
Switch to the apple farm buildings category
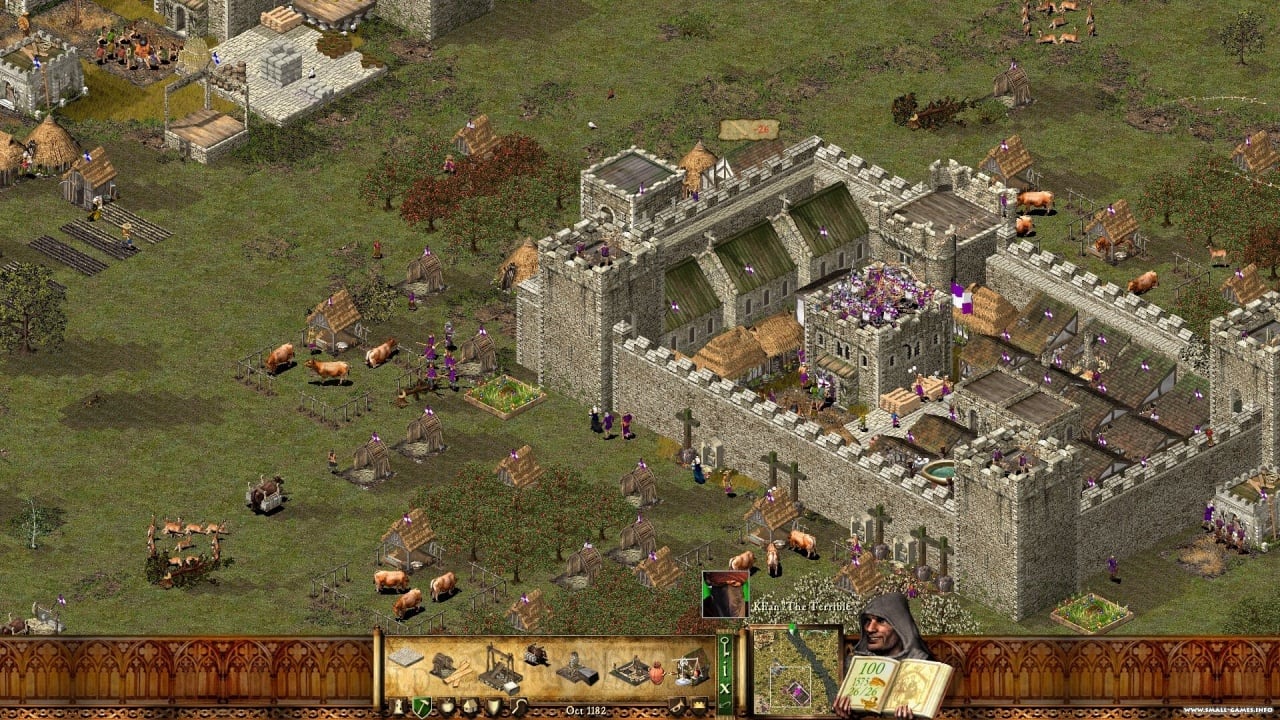click(445, 706)
